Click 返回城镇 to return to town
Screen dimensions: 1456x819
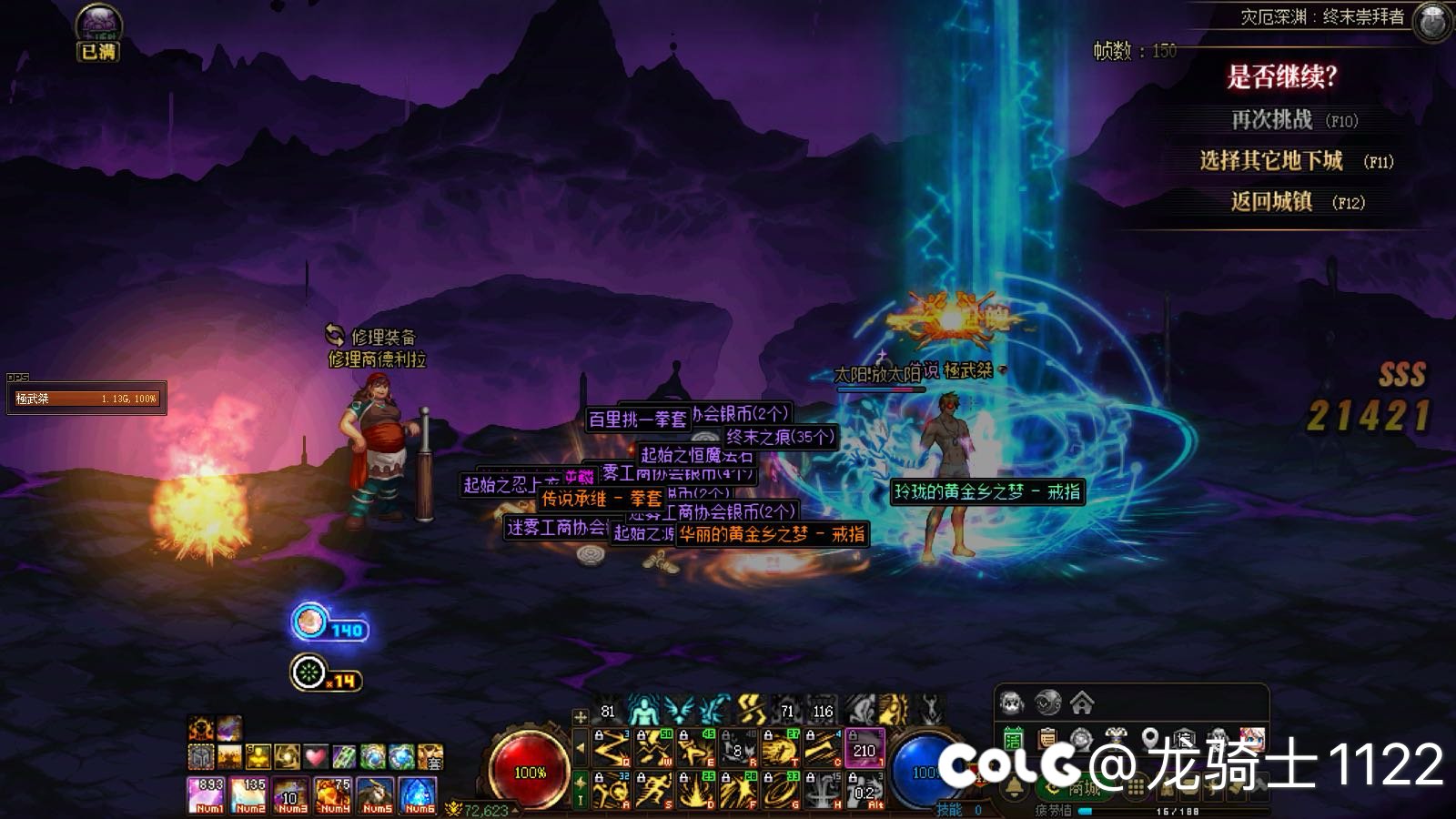(x=1271, y=202)
